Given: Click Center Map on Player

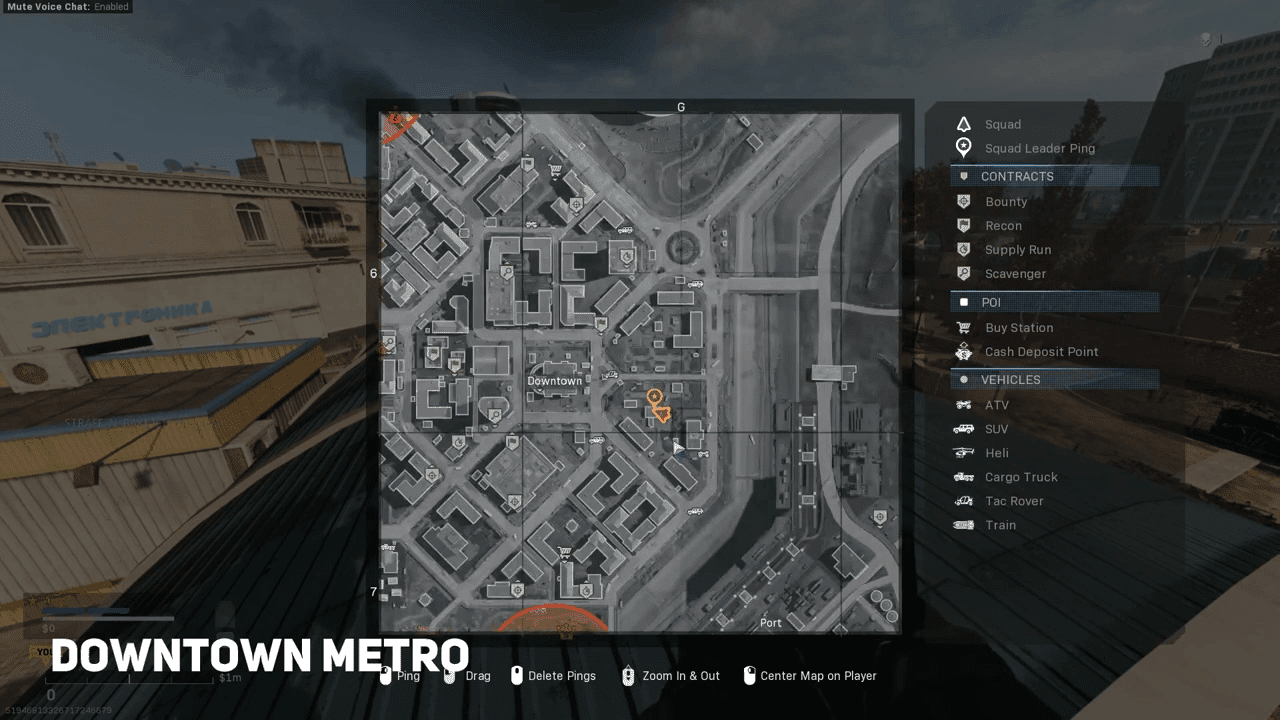Looking at the screenshot, I should pos(811,676).
